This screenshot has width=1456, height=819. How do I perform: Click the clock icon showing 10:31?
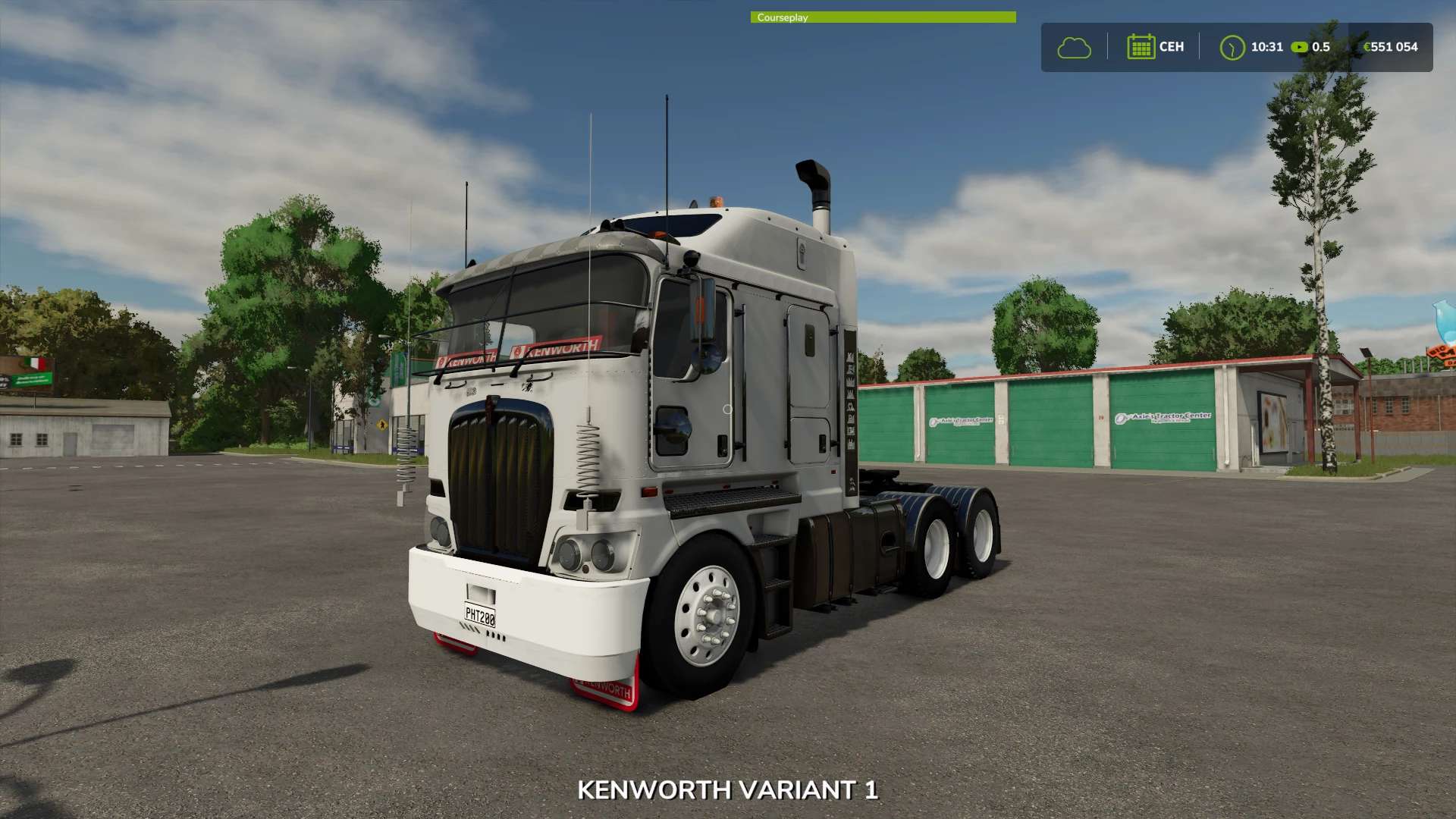(x=1232, y=47)
